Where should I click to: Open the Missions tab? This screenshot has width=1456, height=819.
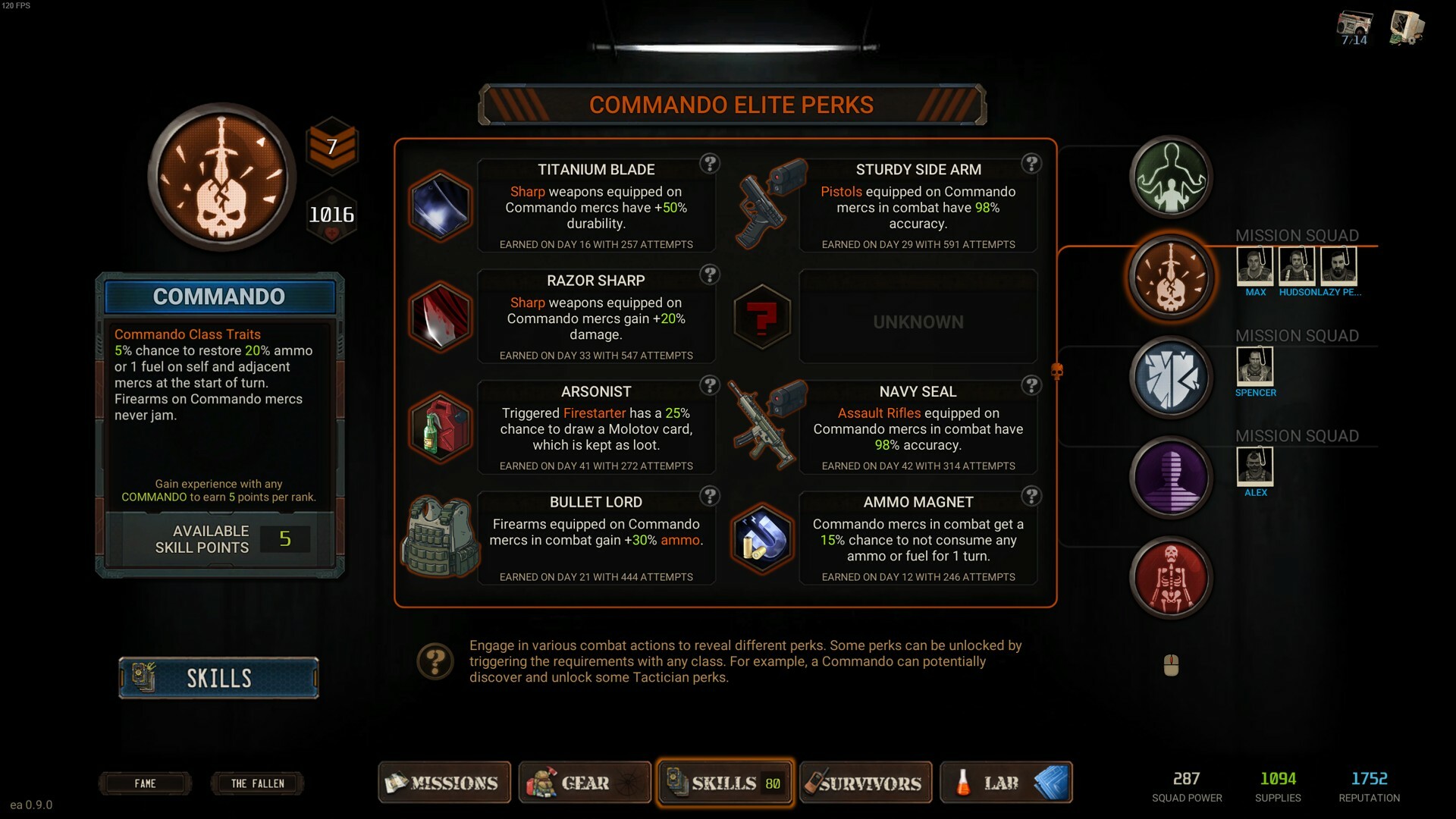tap(444, 783)
